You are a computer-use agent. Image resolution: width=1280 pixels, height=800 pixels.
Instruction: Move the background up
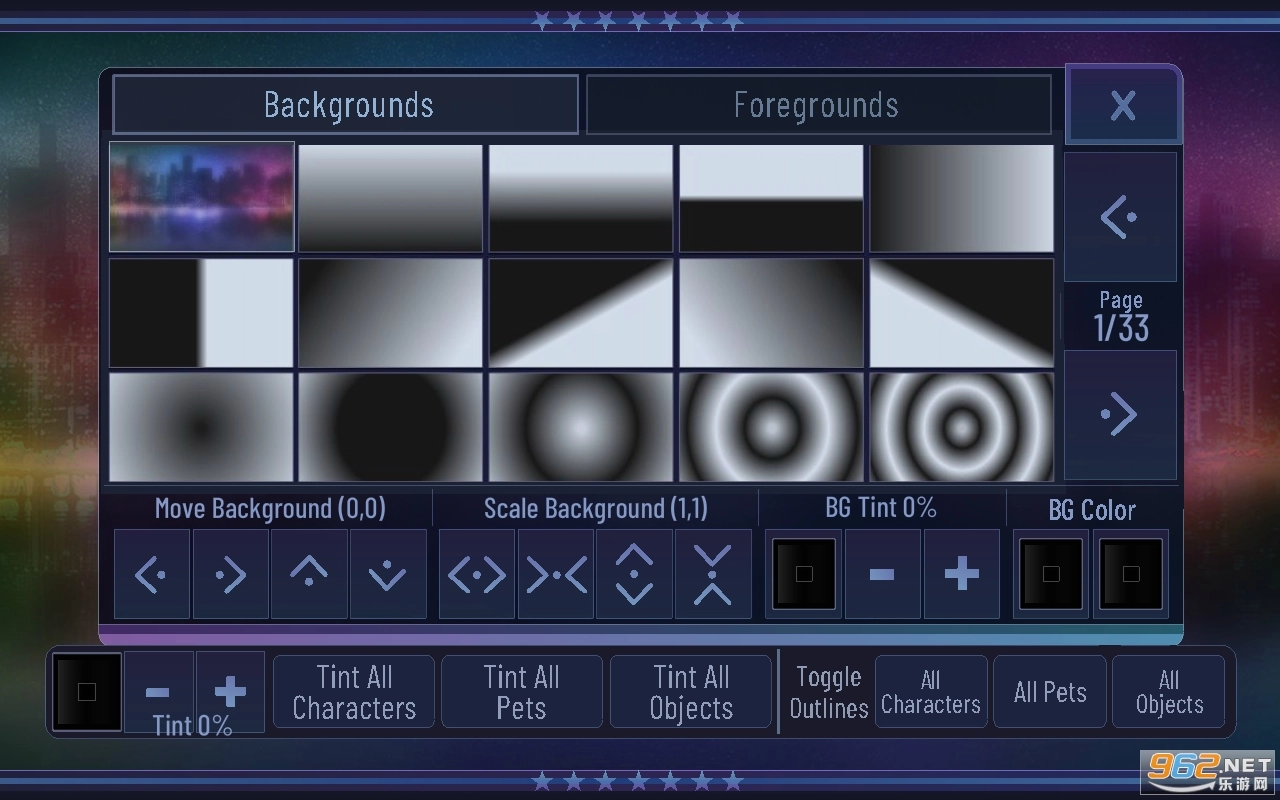(309, 574)
